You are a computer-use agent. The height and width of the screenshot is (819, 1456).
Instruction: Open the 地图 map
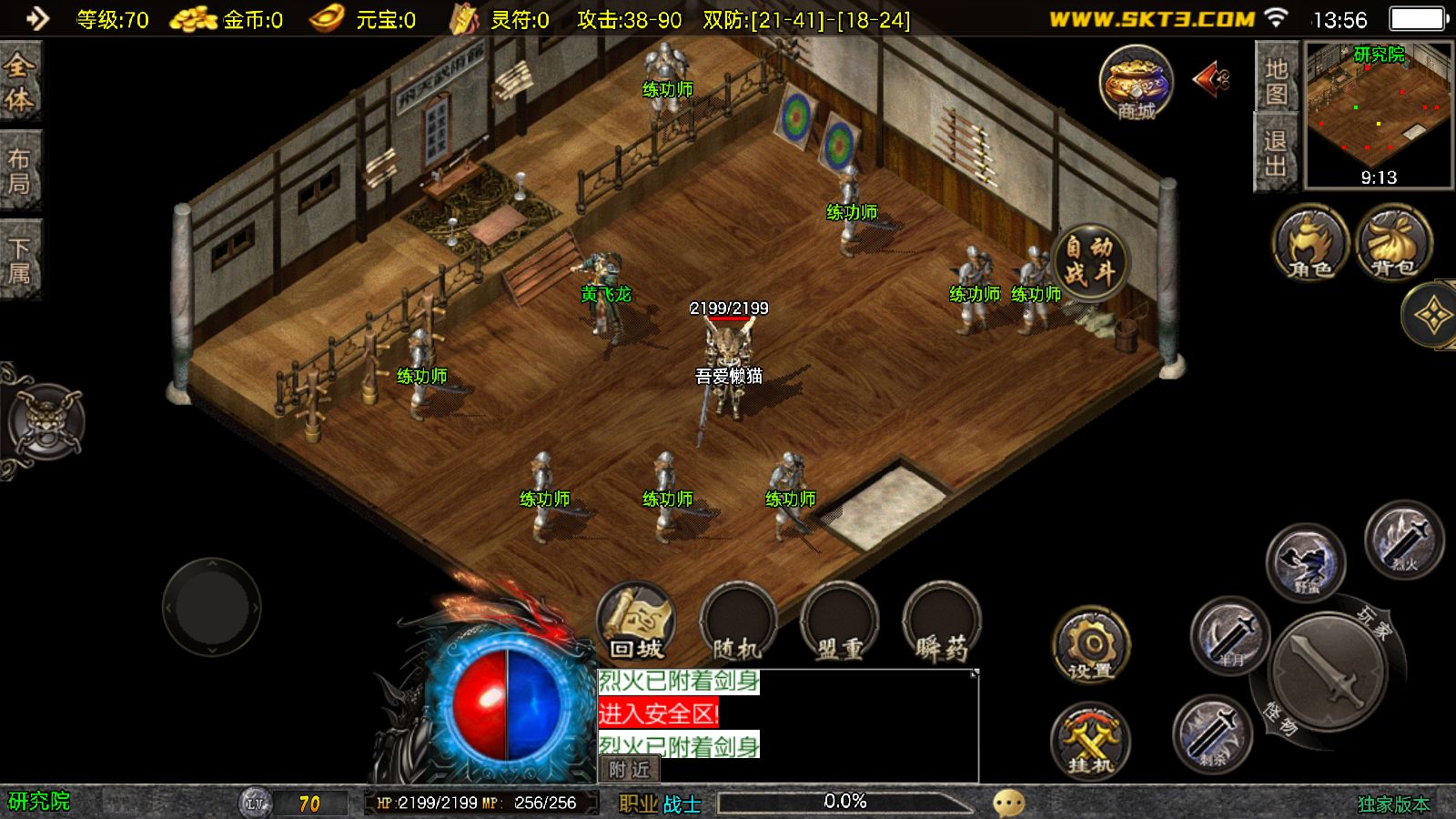tap(1276, 80)
